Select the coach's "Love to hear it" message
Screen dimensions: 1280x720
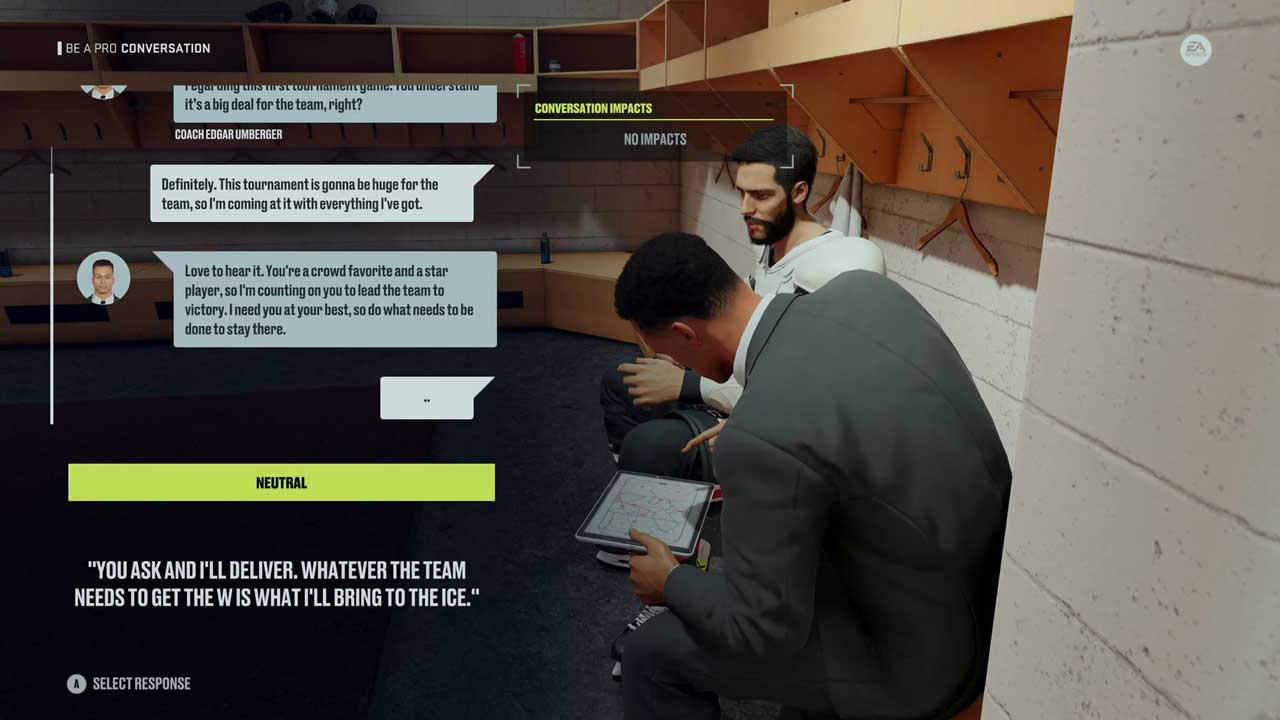click(x=334, y=299)
